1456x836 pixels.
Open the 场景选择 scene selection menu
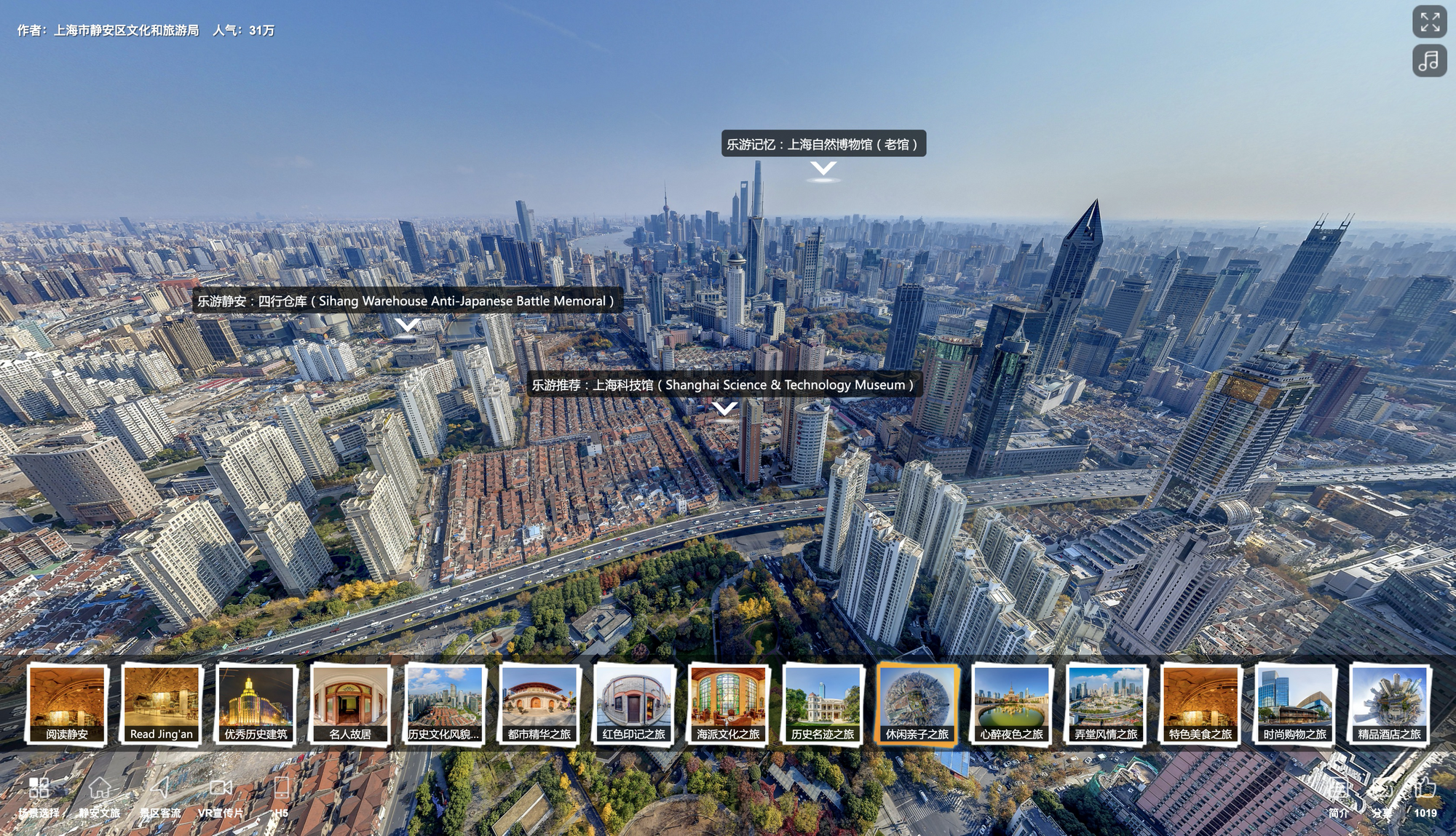[x=39, y=796]
